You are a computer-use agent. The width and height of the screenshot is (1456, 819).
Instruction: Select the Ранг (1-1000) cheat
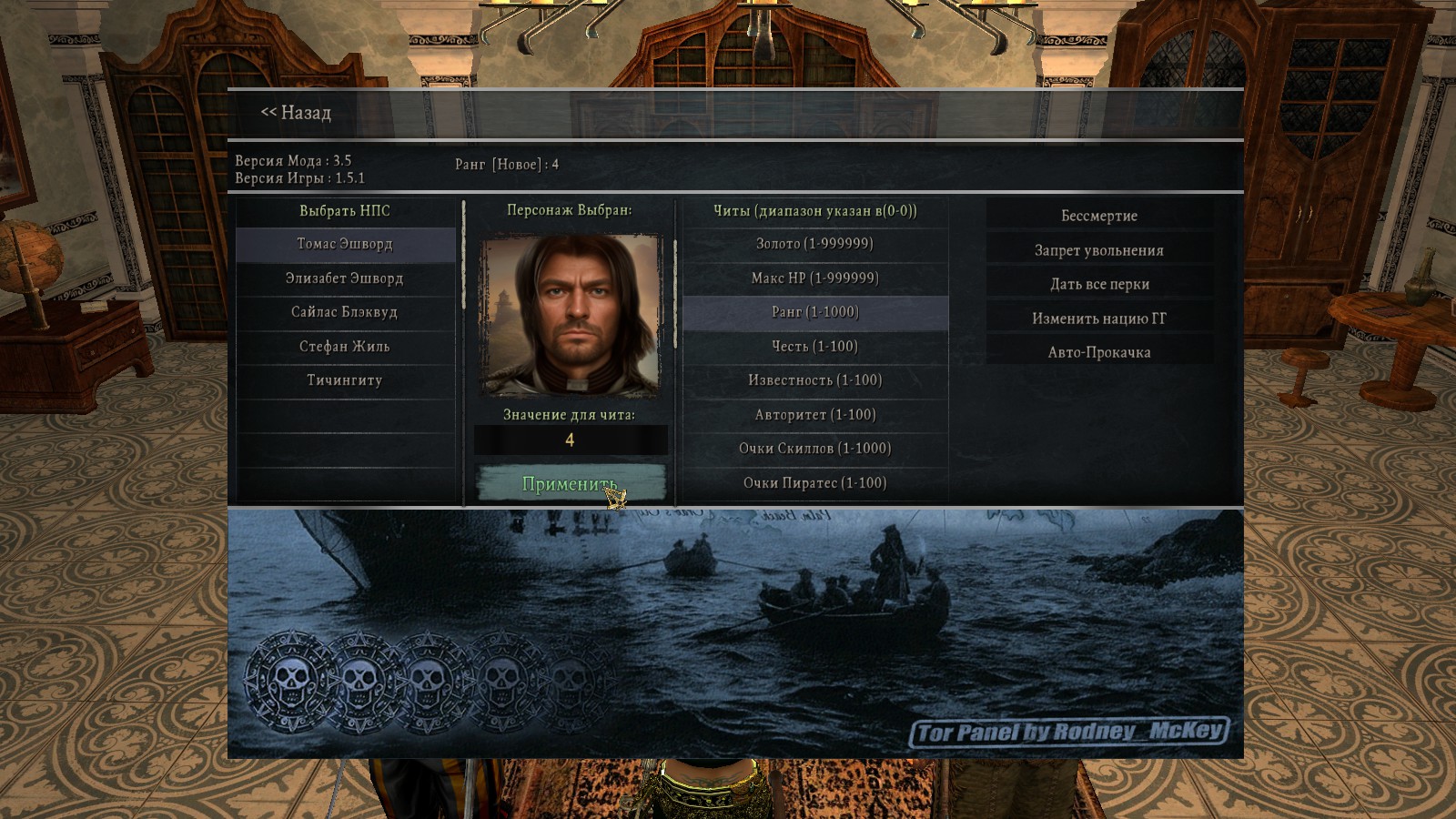click(814, 312)
